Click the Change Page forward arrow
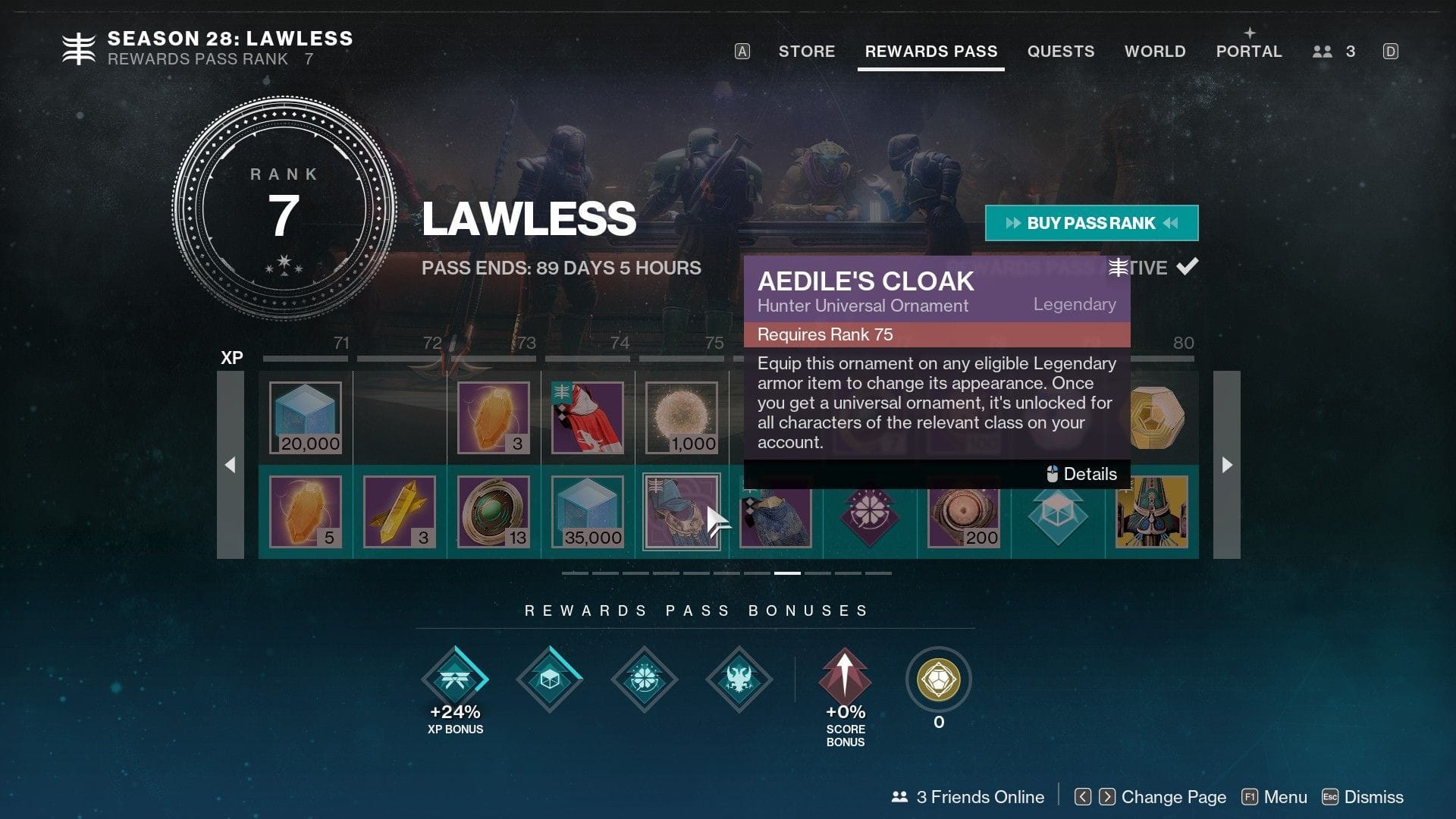The width and height of the screenshot is (1456, 819). pos(1107,797)
